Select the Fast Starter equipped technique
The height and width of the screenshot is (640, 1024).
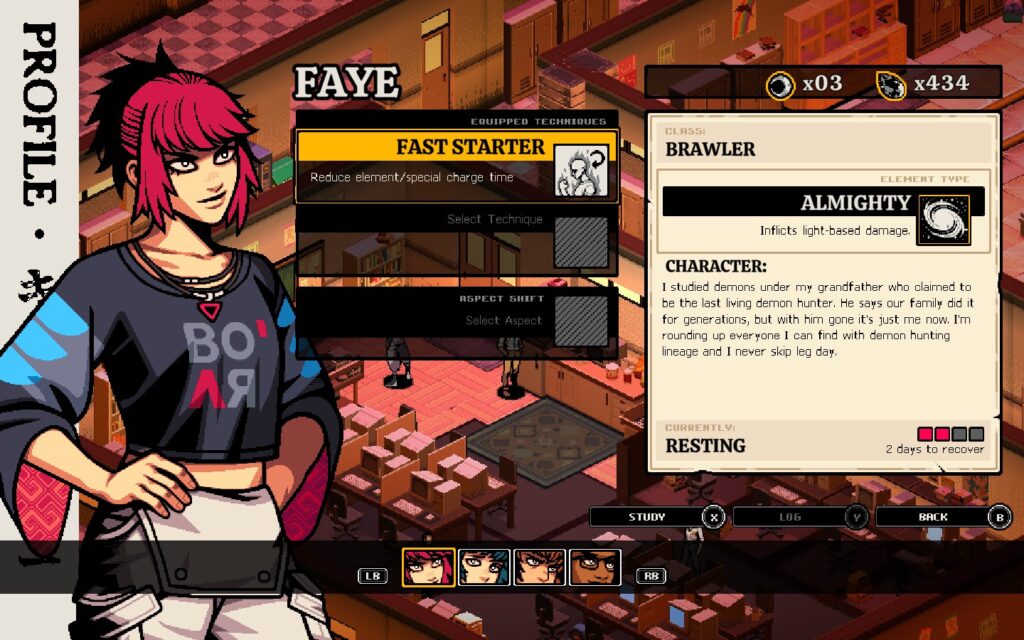tap(425, 160)
